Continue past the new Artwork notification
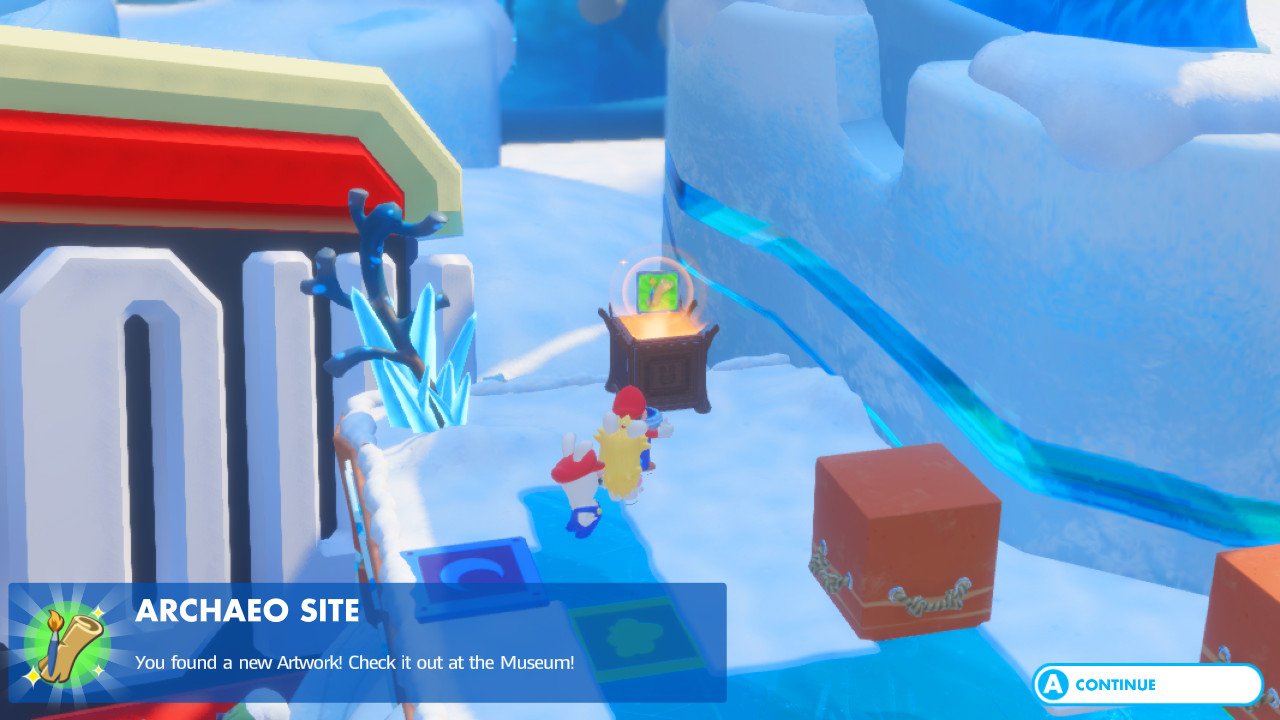Screen dimensions: 1280x720 [x=1147, y=685]
